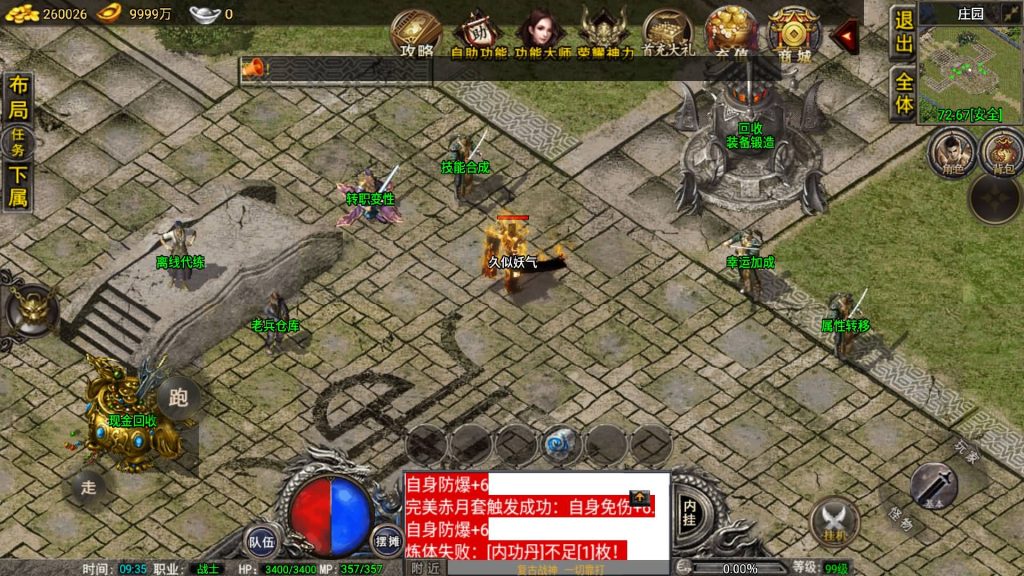Open the 布局 layout panel
The height and width of the screenshot is (576, 1024).
tap(18, 98)
